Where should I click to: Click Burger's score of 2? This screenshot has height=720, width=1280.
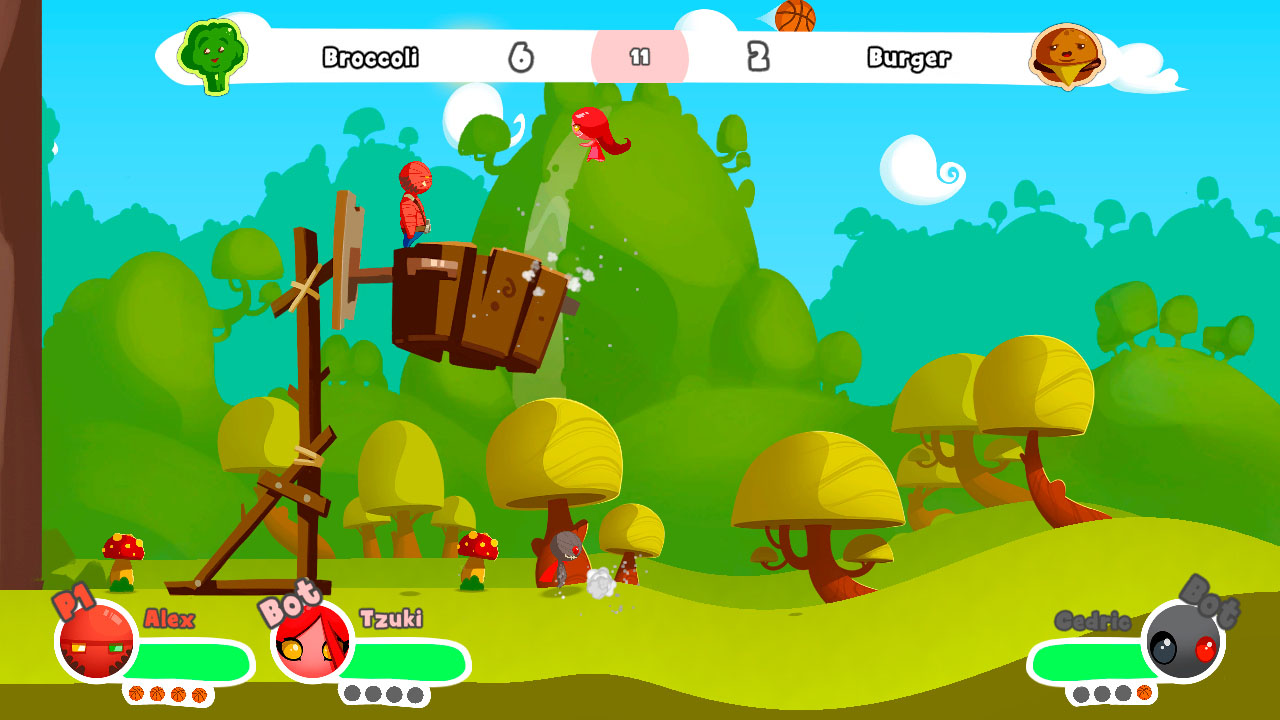coord(760,56)
